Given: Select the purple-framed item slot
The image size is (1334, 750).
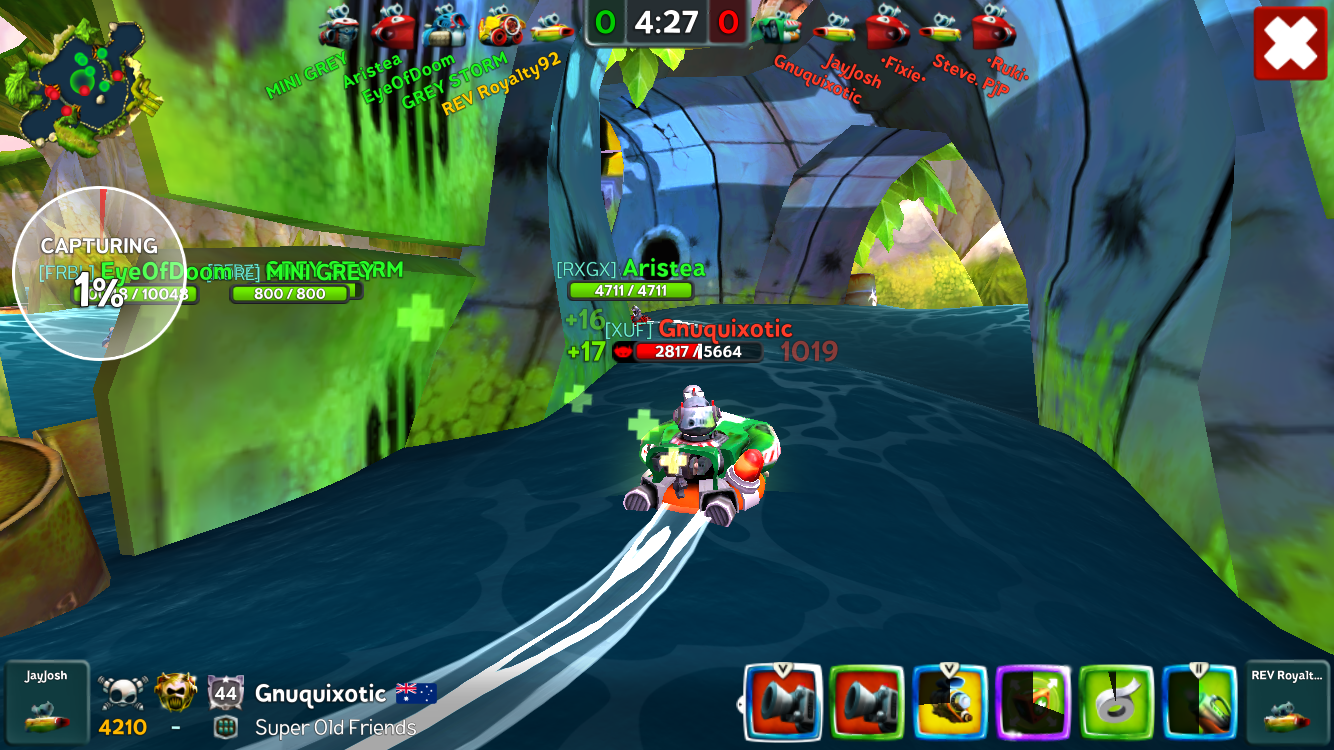Looking at the screenshot, I should pos(1033,703).
